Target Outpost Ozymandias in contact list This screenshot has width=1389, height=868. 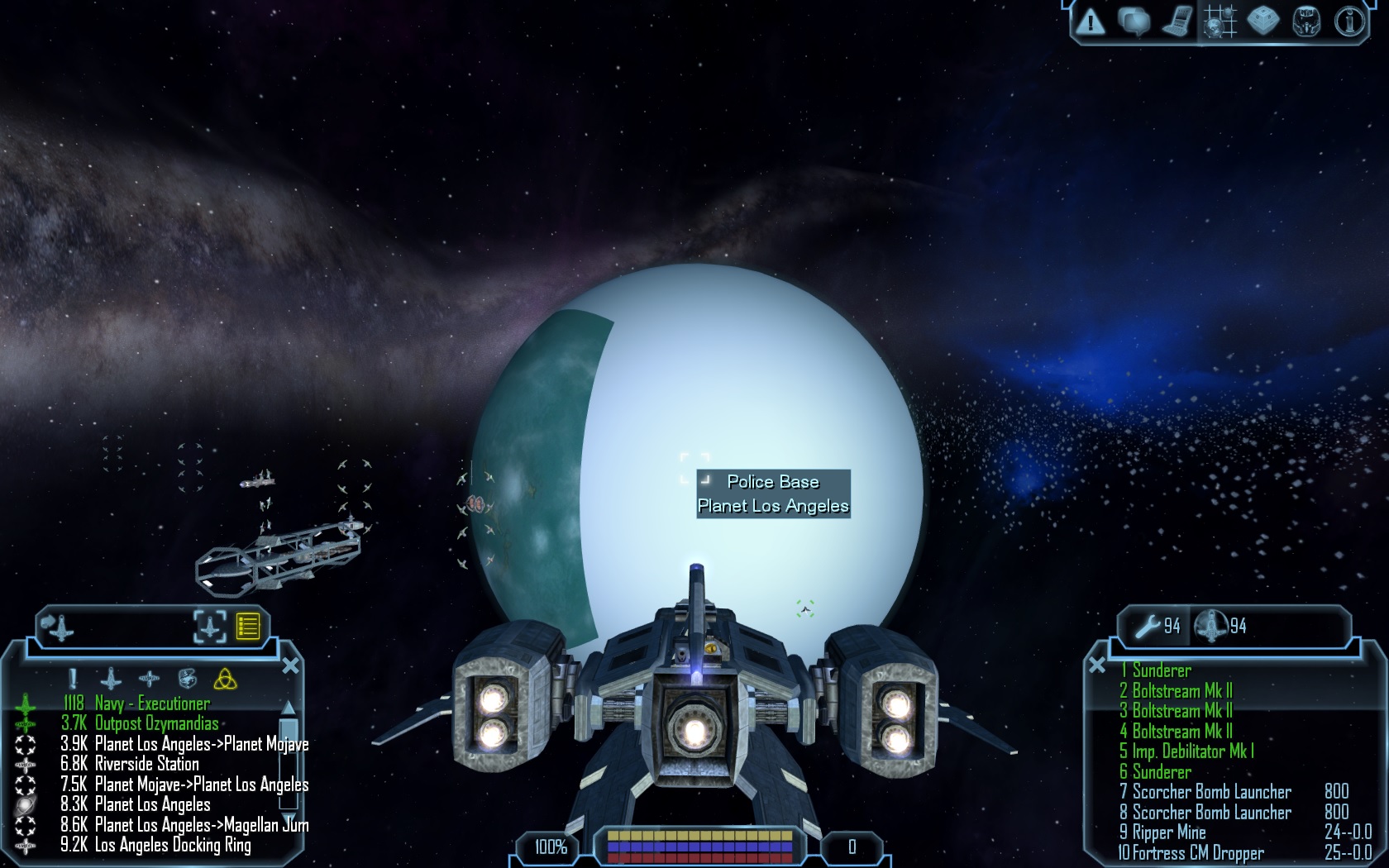click(156, 723)
